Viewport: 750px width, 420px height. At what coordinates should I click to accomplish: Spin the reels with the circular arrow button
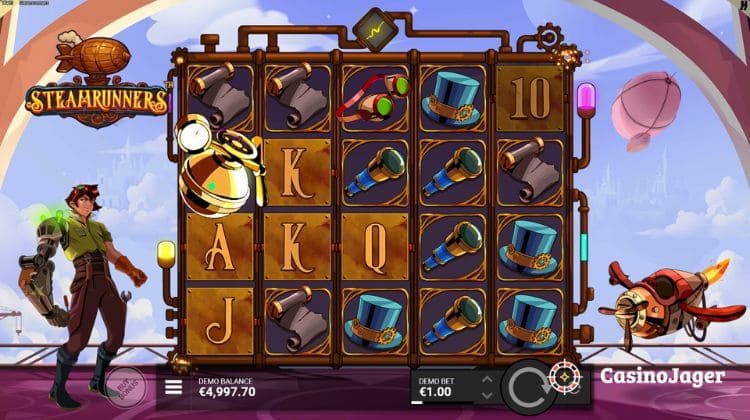point(530,385)
